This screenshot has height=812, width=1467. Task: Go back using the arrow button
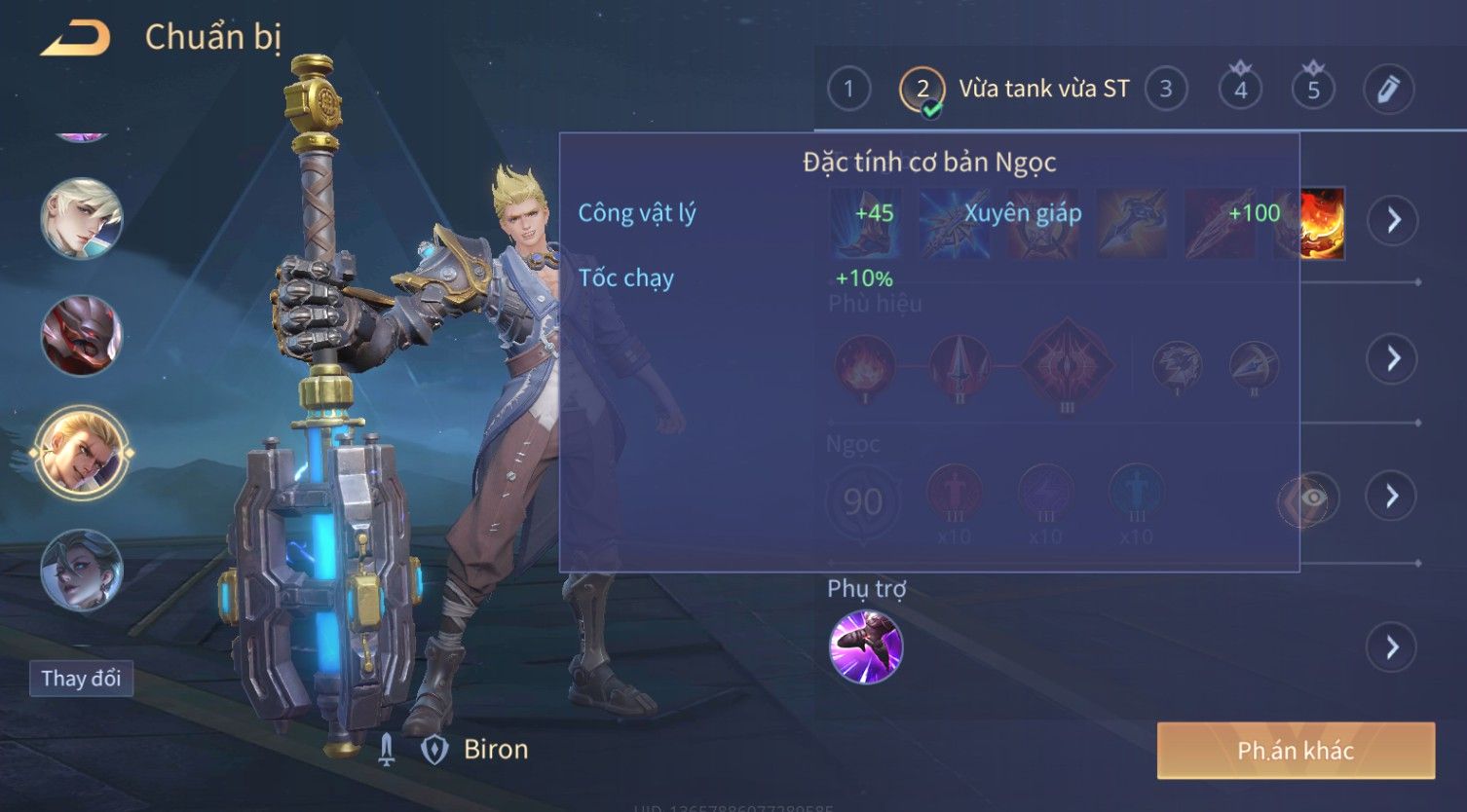(x=75, y=39)
